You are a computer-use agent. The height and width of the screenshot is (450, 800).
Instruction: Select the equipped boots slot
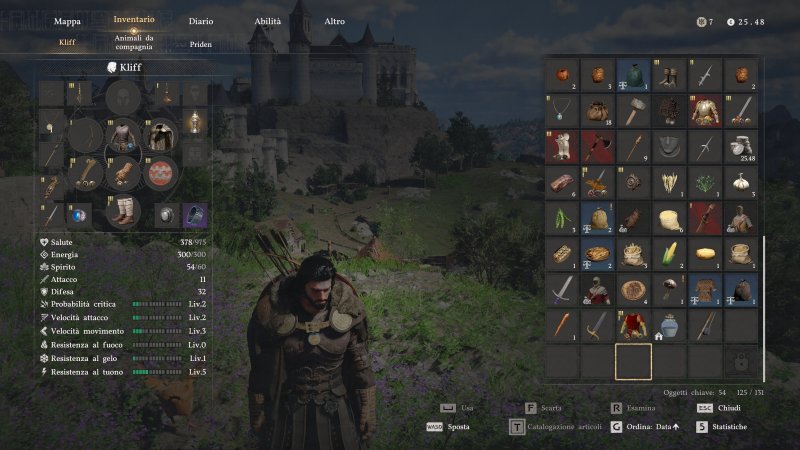(124, 212)
